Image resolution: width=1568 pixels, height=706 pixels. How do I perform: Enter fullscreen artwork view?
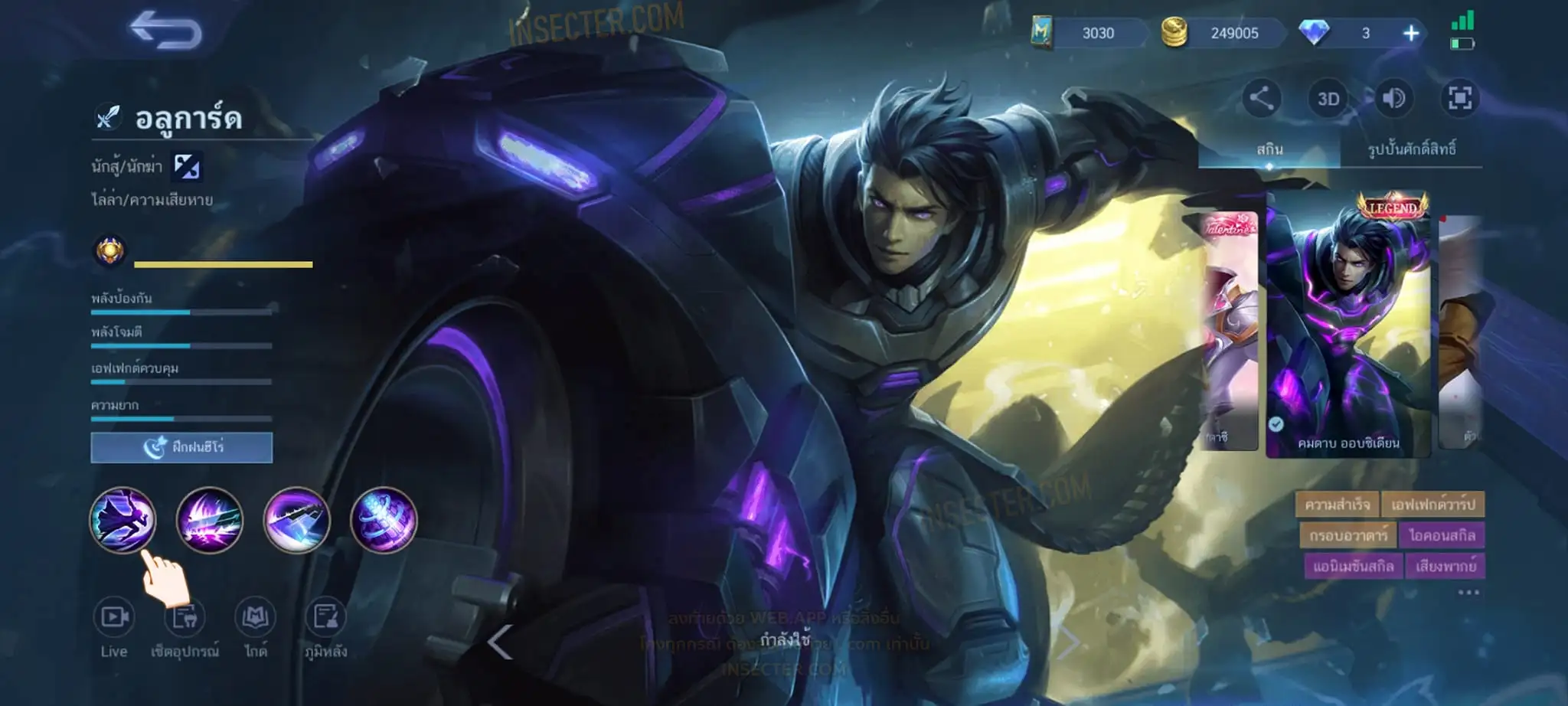(x=1459, y=98)
